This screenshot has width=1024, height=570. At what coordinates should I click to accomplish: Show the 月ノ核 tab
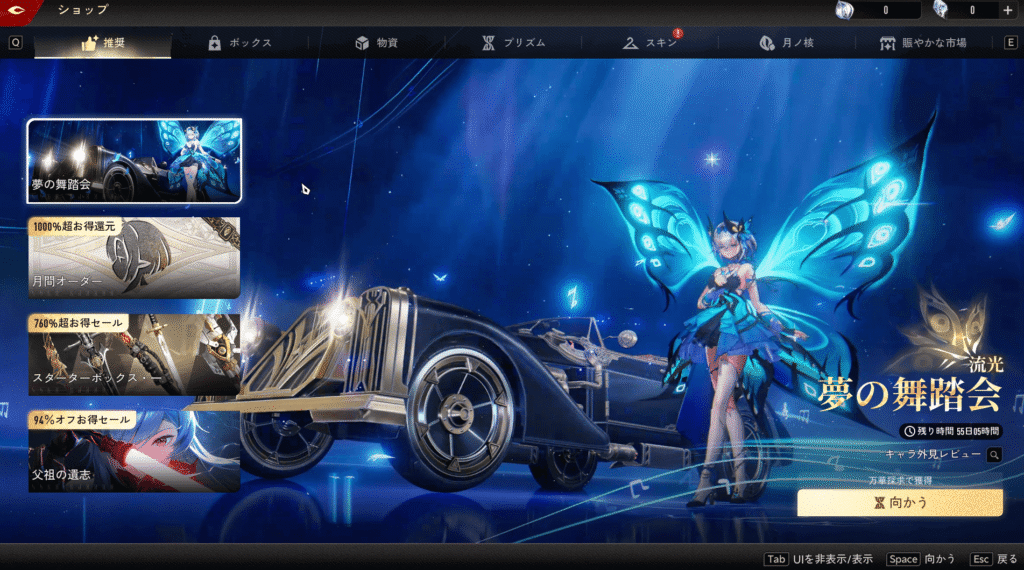787,43
